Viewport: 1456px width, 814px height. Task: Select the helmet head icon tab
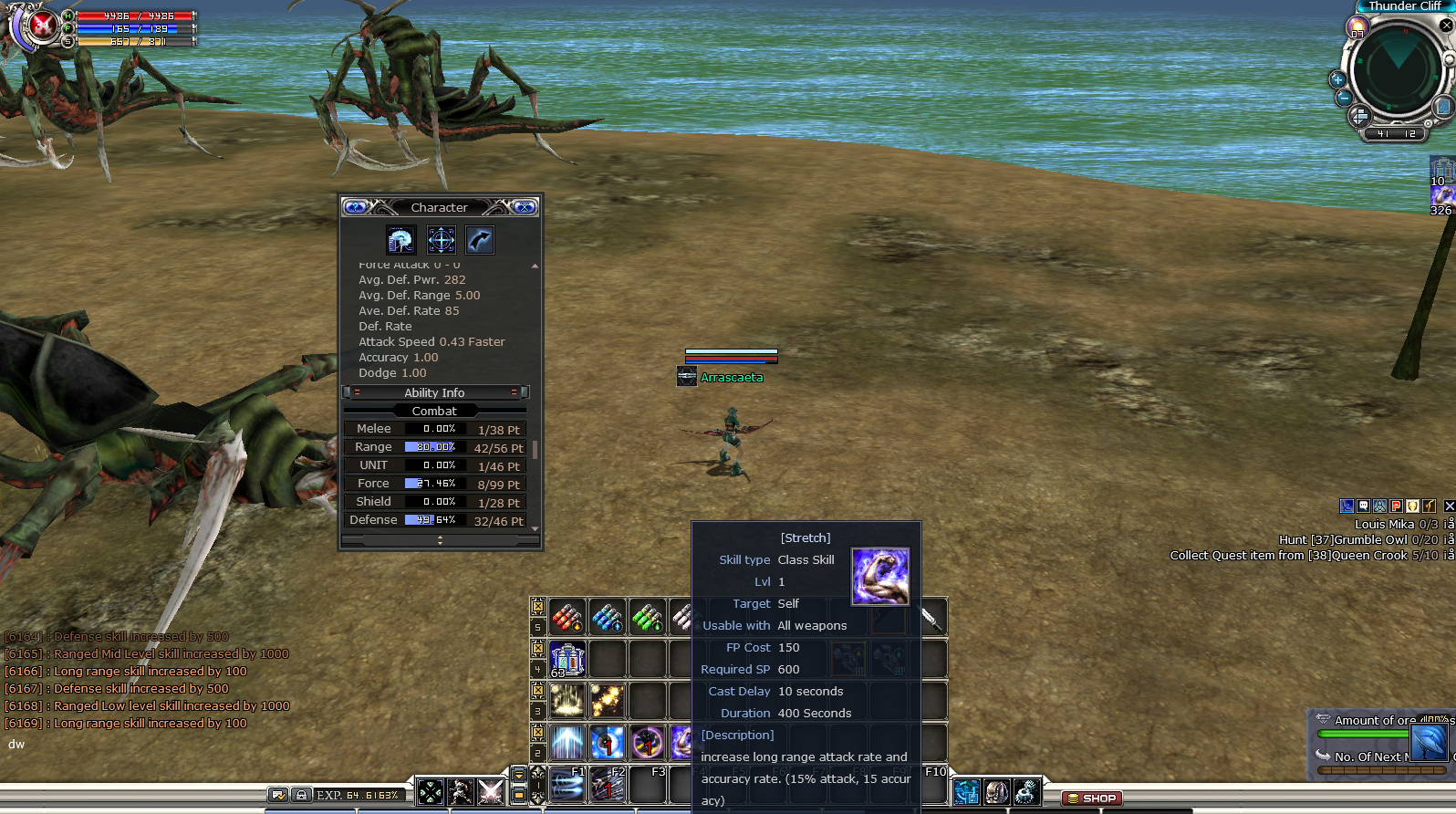(x=400, y=240)
